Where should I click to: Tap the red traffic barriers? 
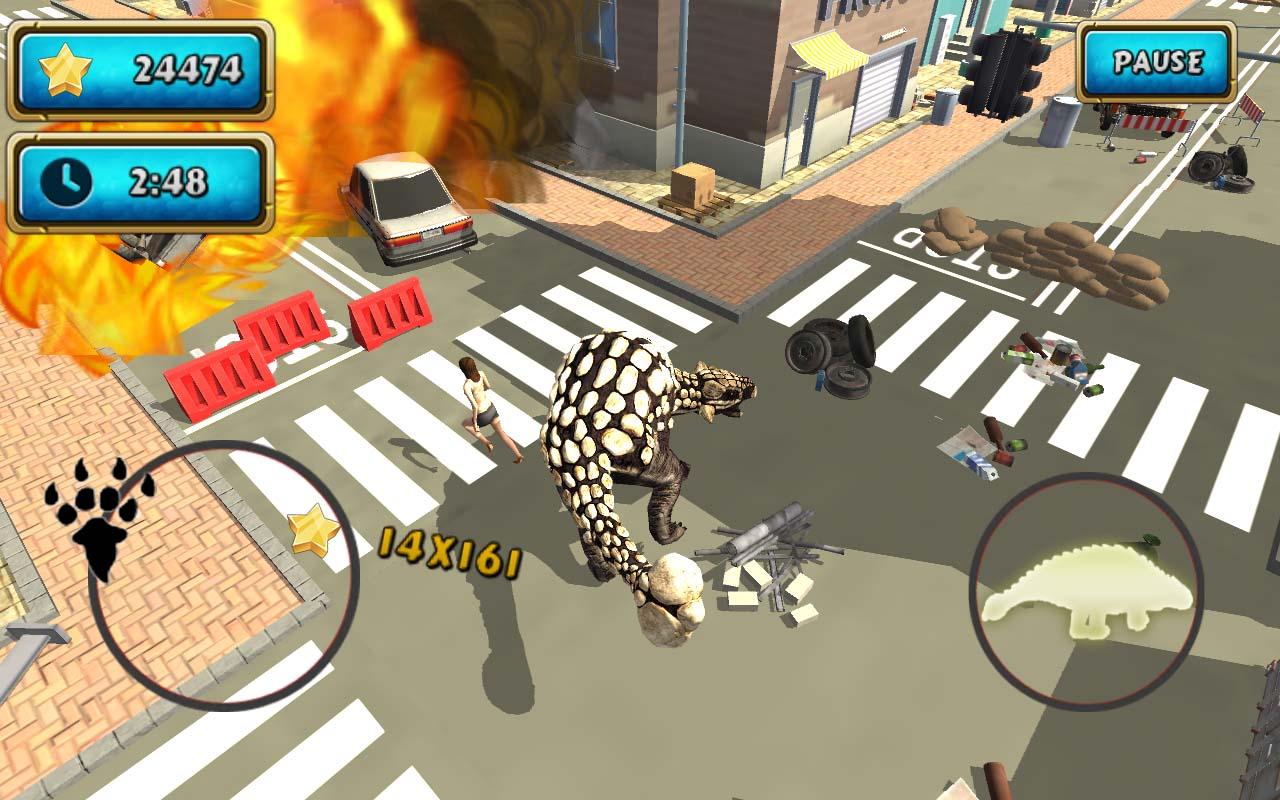[290, 350]
